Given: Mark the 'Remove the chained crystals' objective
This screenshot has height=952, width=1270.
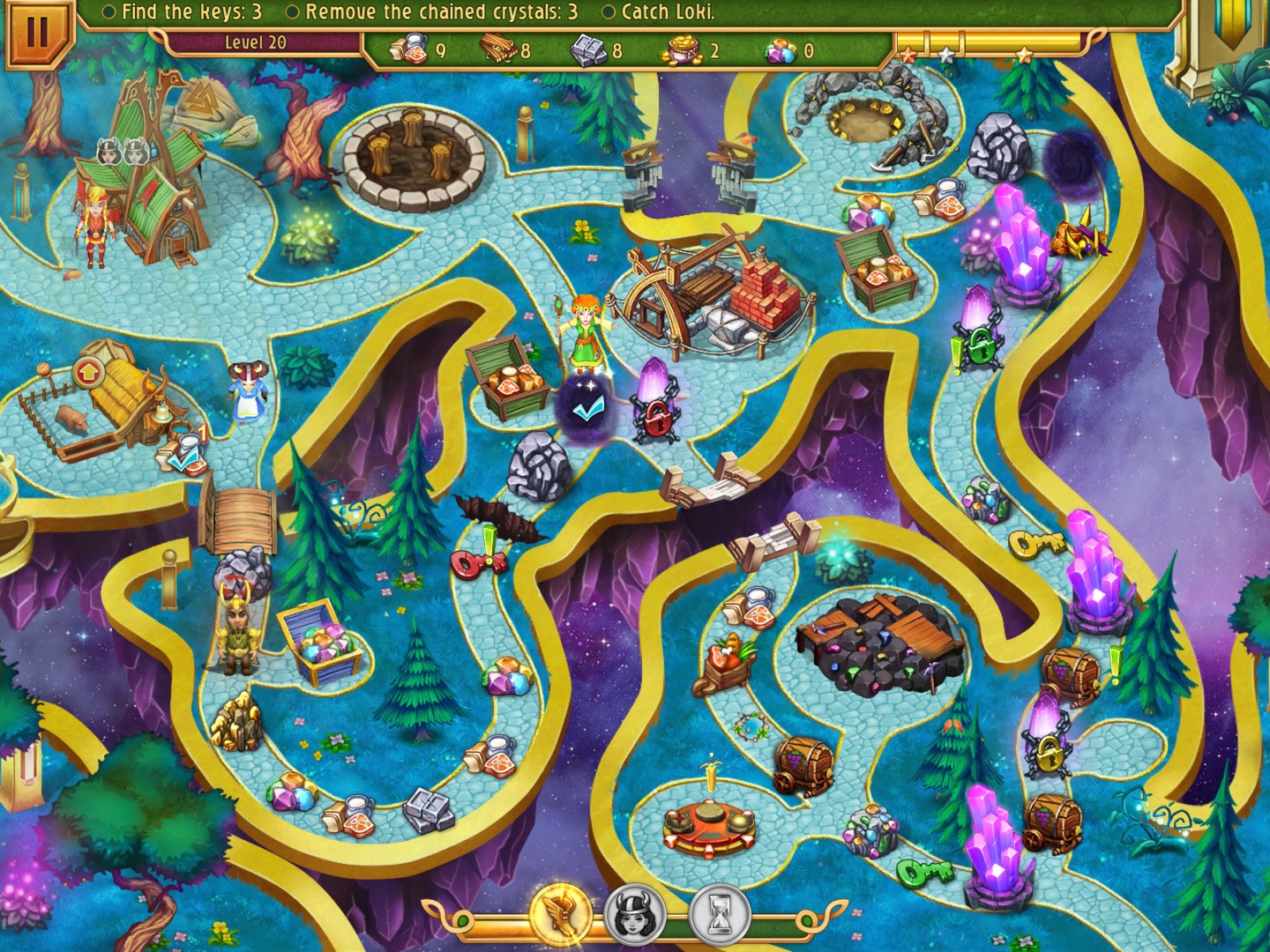Looking at the screenshot, I should [292, 12].
